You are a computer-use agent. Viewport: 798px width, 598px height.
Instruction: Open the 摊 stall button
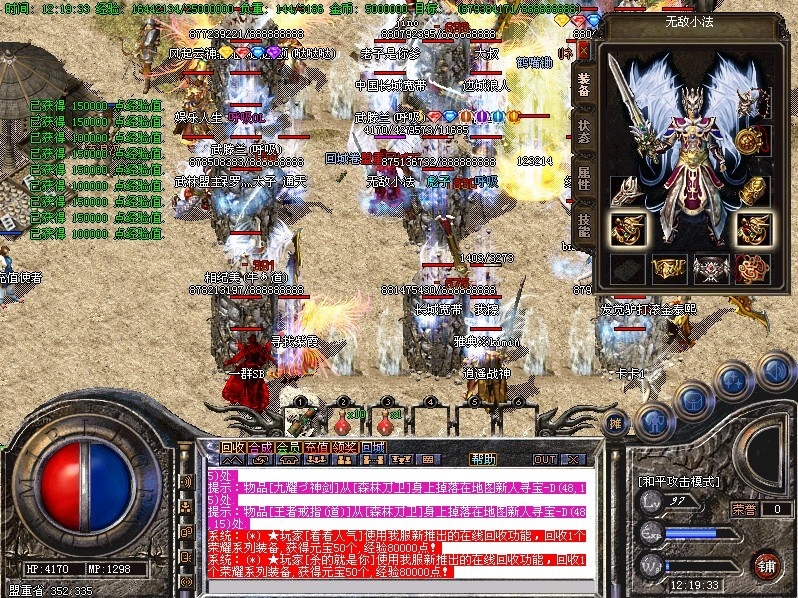click(617, 422)
